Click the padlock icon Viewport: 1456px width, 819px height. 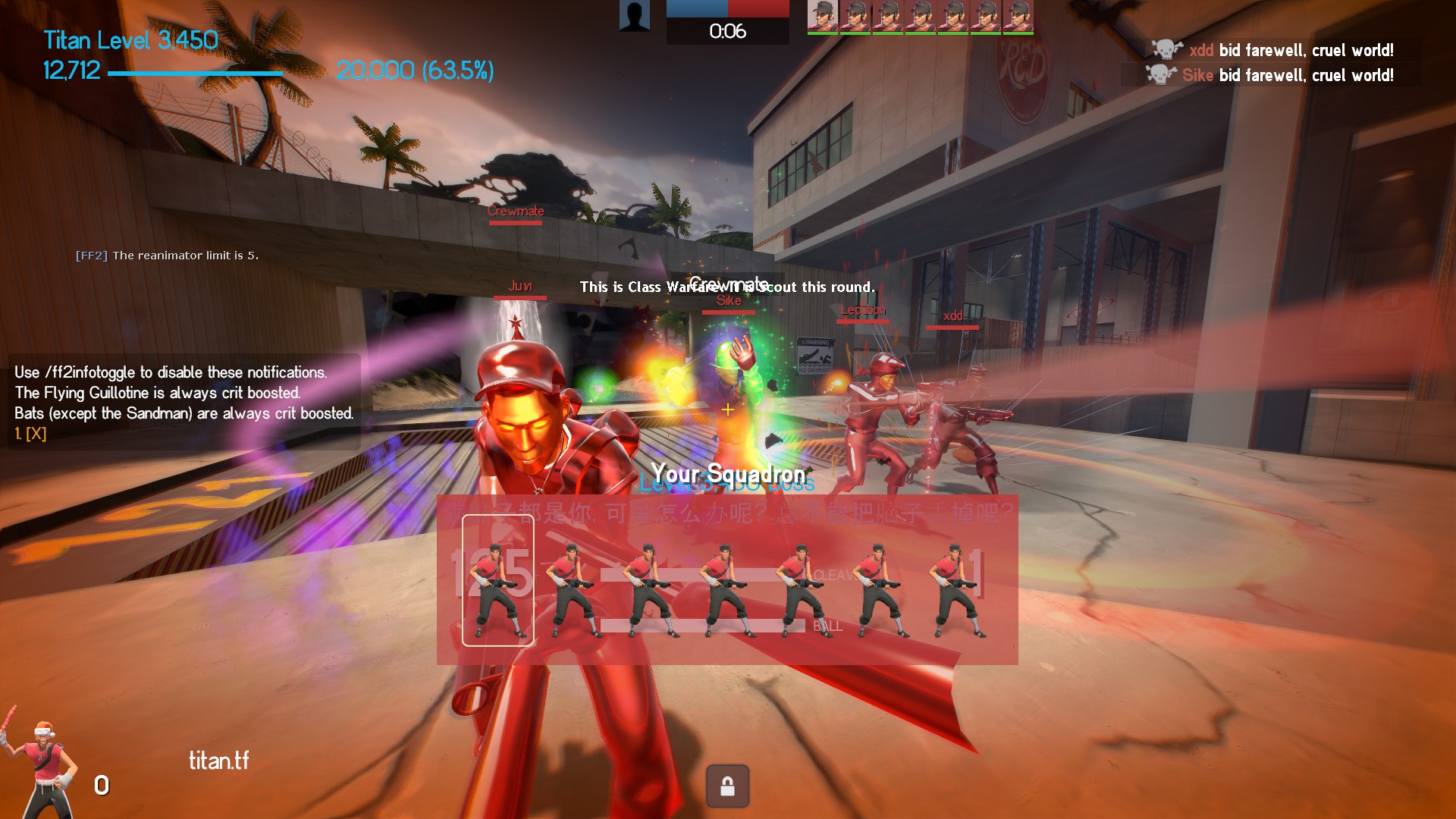point(727,786)
